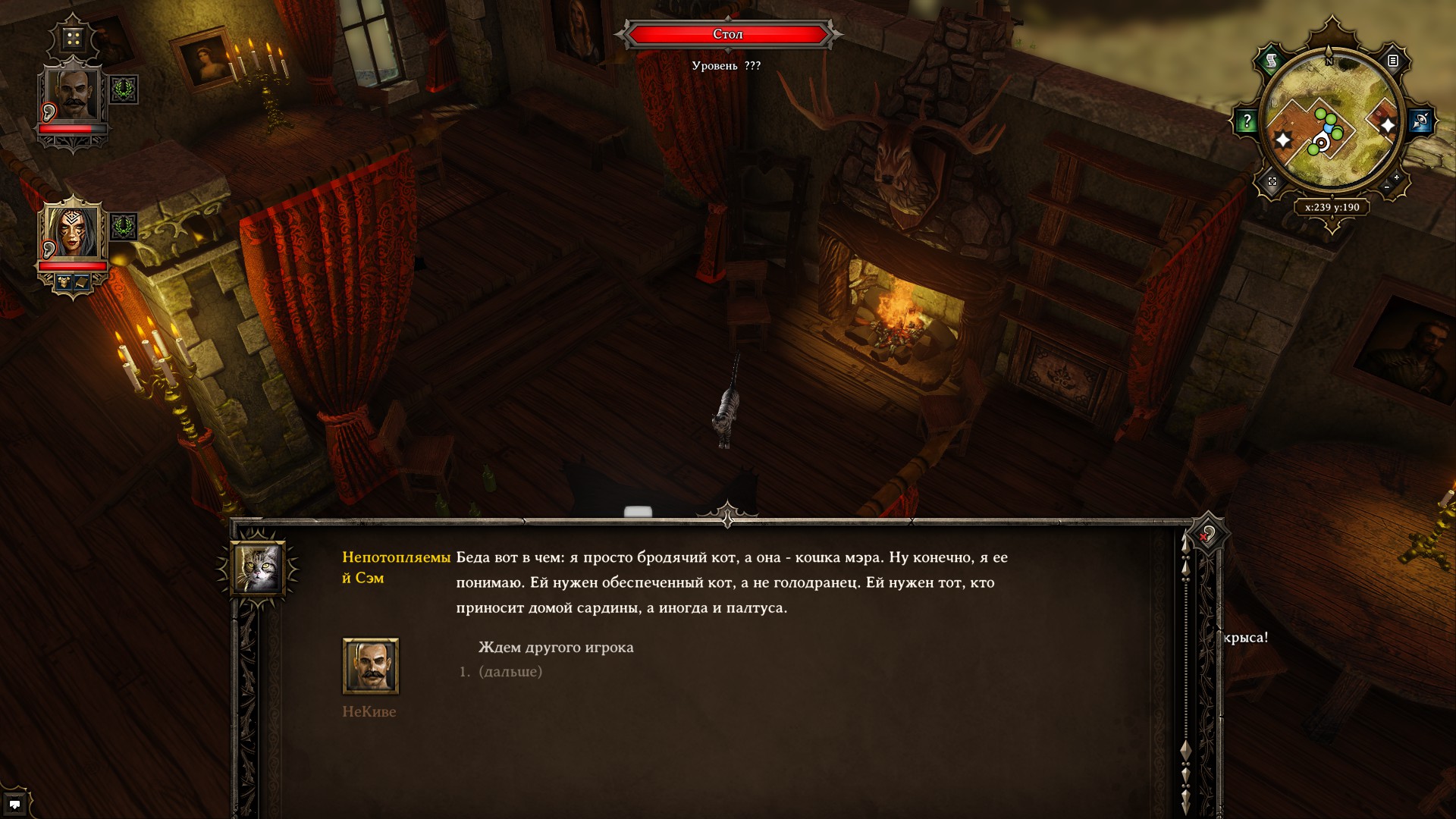Select dialogue option 1 '(дальше)'
Screen dimensions: 1456x819
[511, 670]
